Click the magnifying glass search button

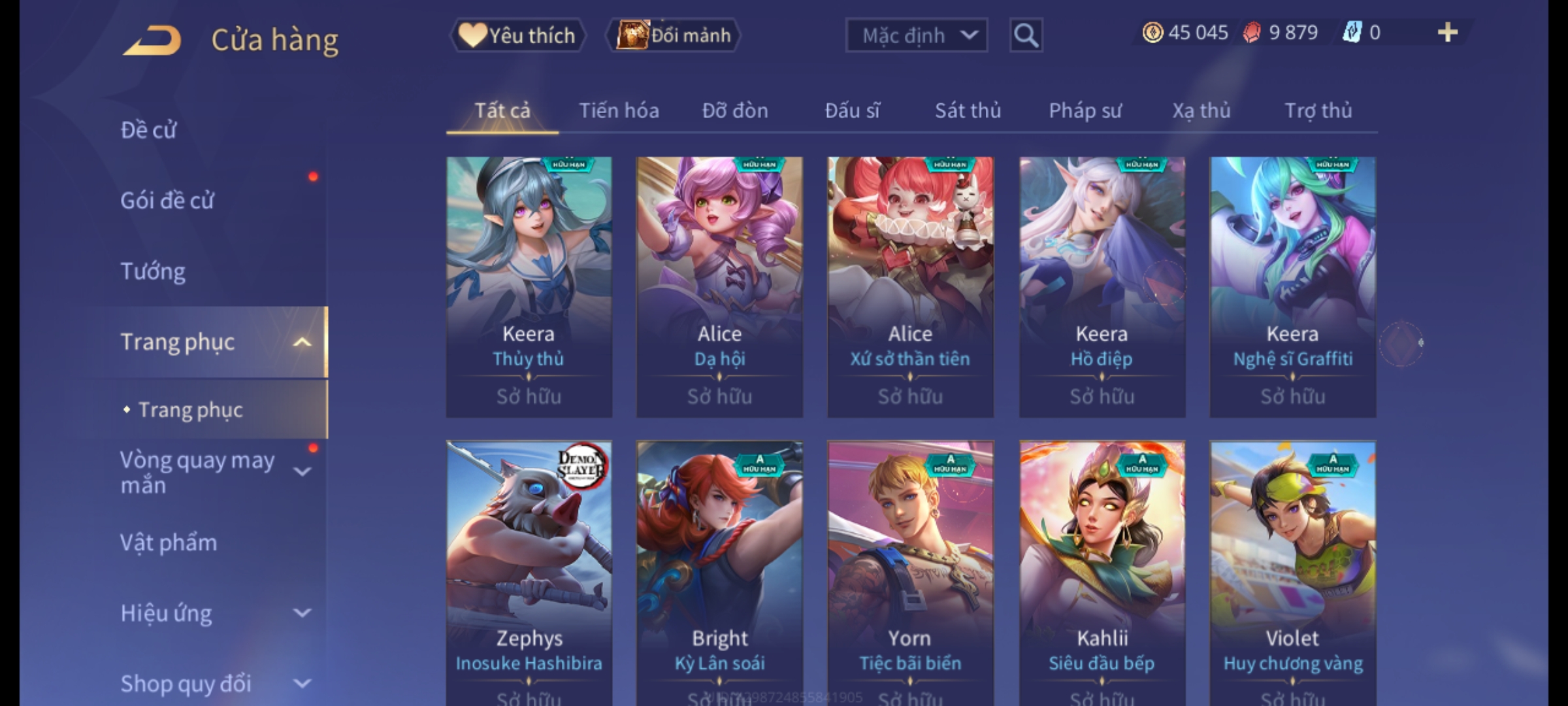(x=1026, y=35)
